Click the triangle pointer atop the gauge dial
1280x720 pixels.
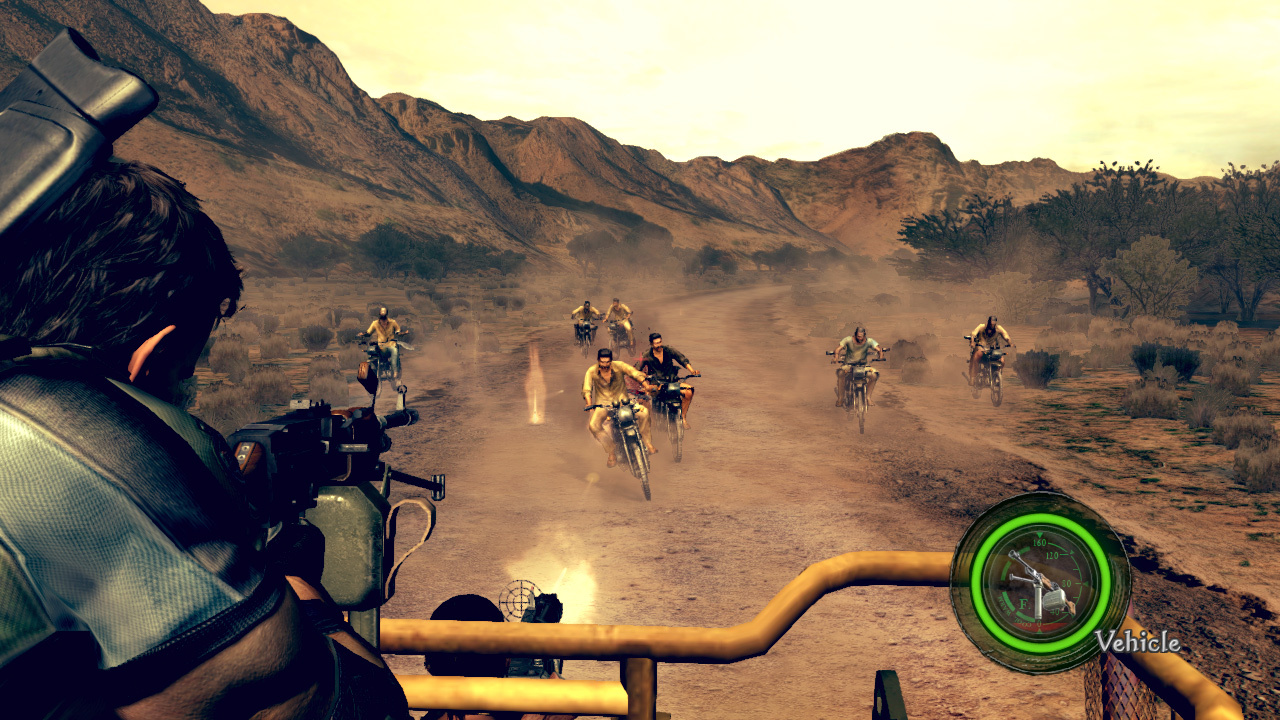[x=1040, y=534]
